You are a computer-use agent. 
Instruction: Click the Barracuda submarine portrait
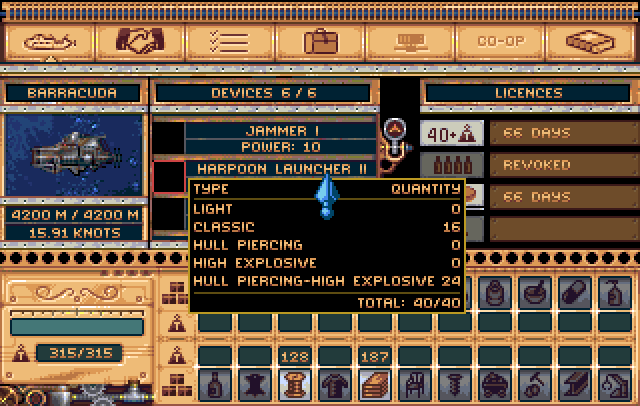[75, 154]
